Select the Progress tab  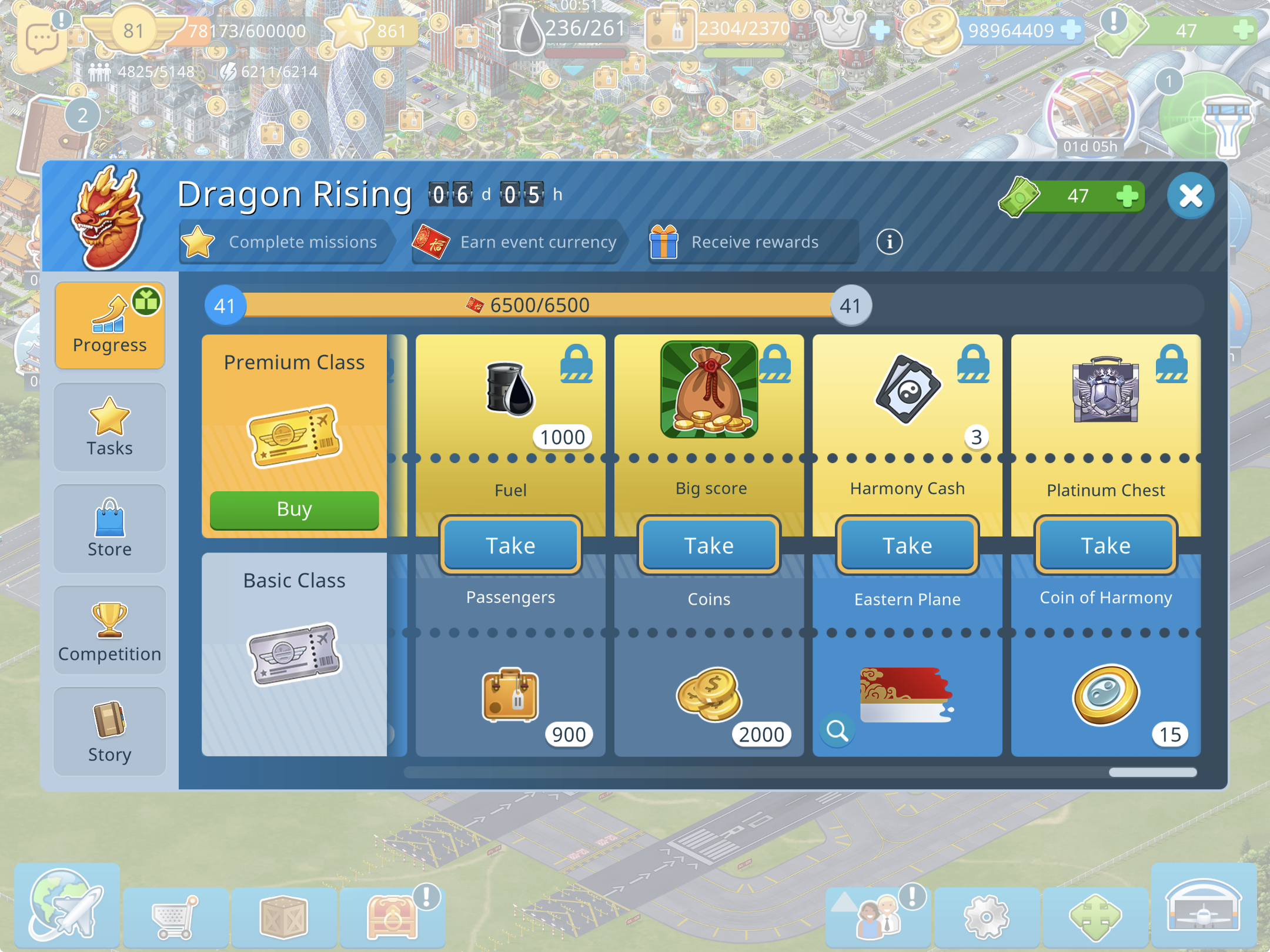click(109, 326)
